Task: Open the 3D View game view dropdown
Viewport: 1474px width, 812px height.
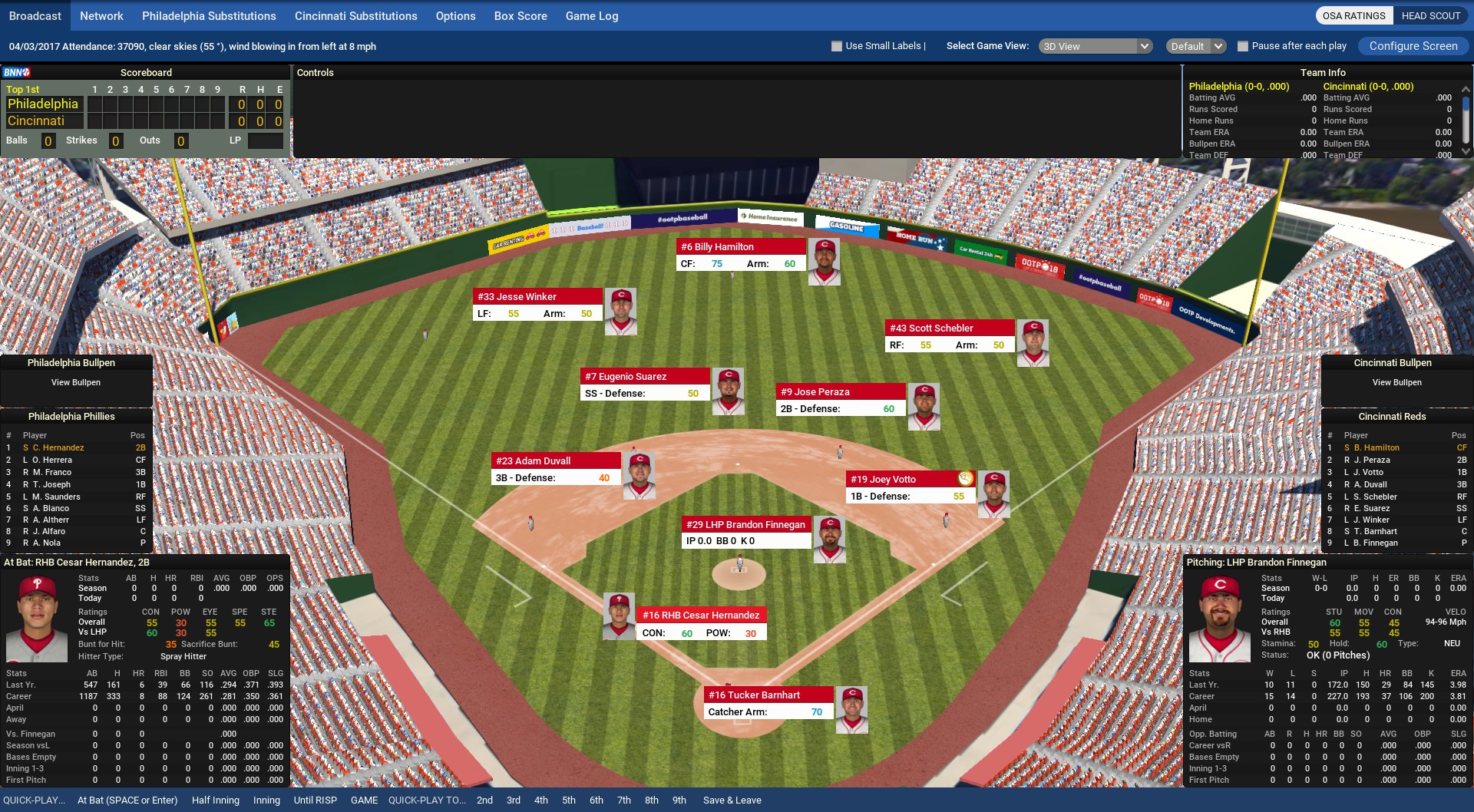Action: click(1096, 46)
